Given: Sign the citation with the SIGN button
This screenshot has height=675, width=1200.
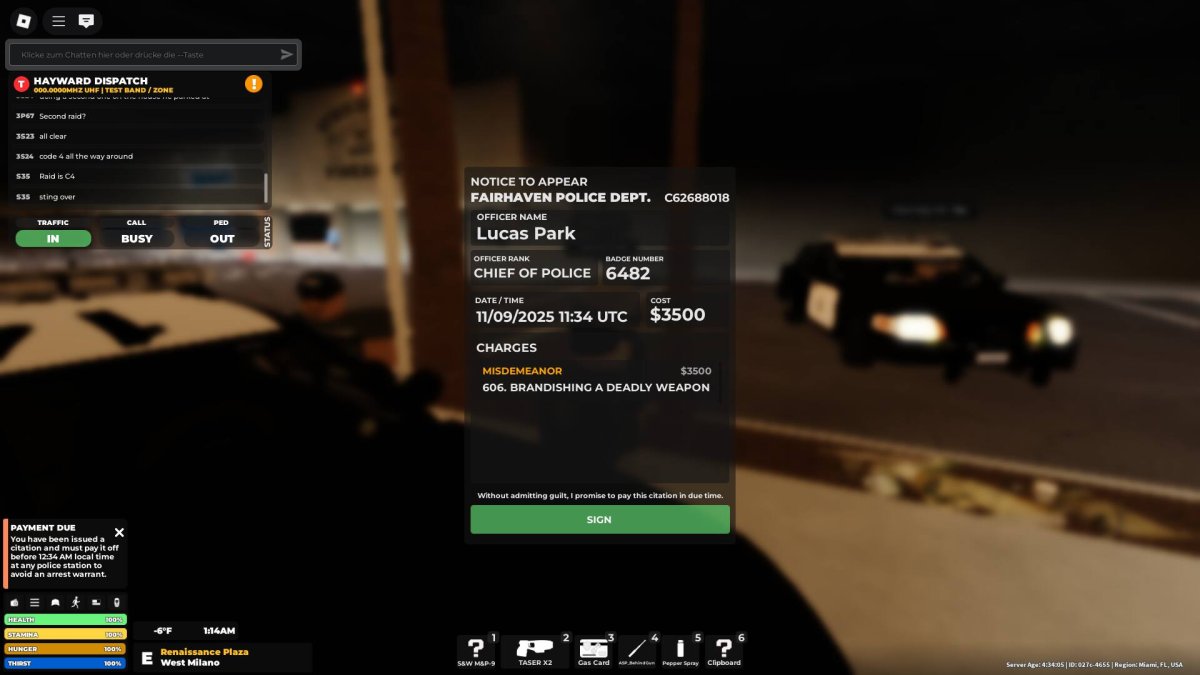Looking at the screenshot, I should 600,519.
